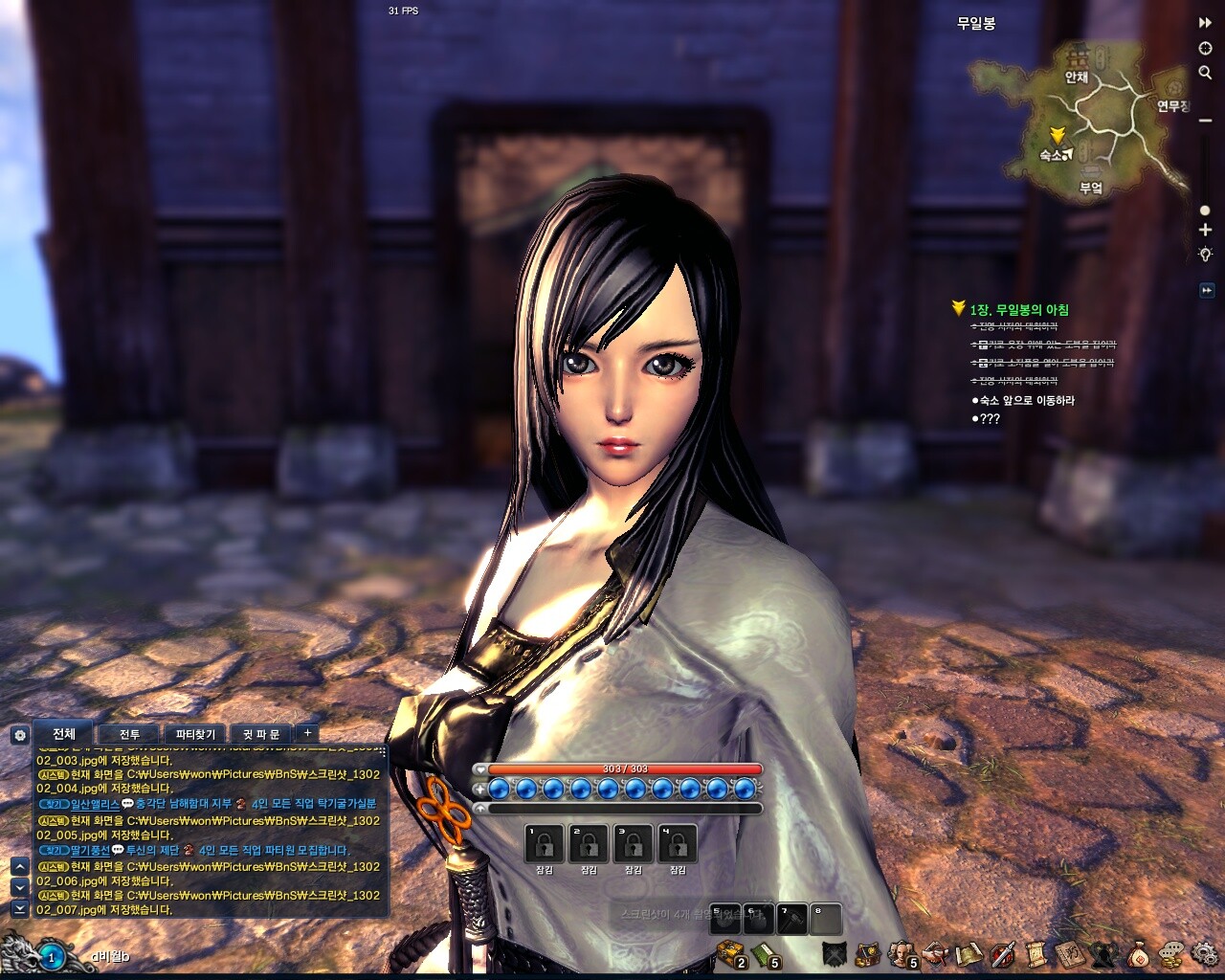The width and height of the screenshot is (1225, 980).
Task: Add a new chat tab with plus button
Action: 307,733
